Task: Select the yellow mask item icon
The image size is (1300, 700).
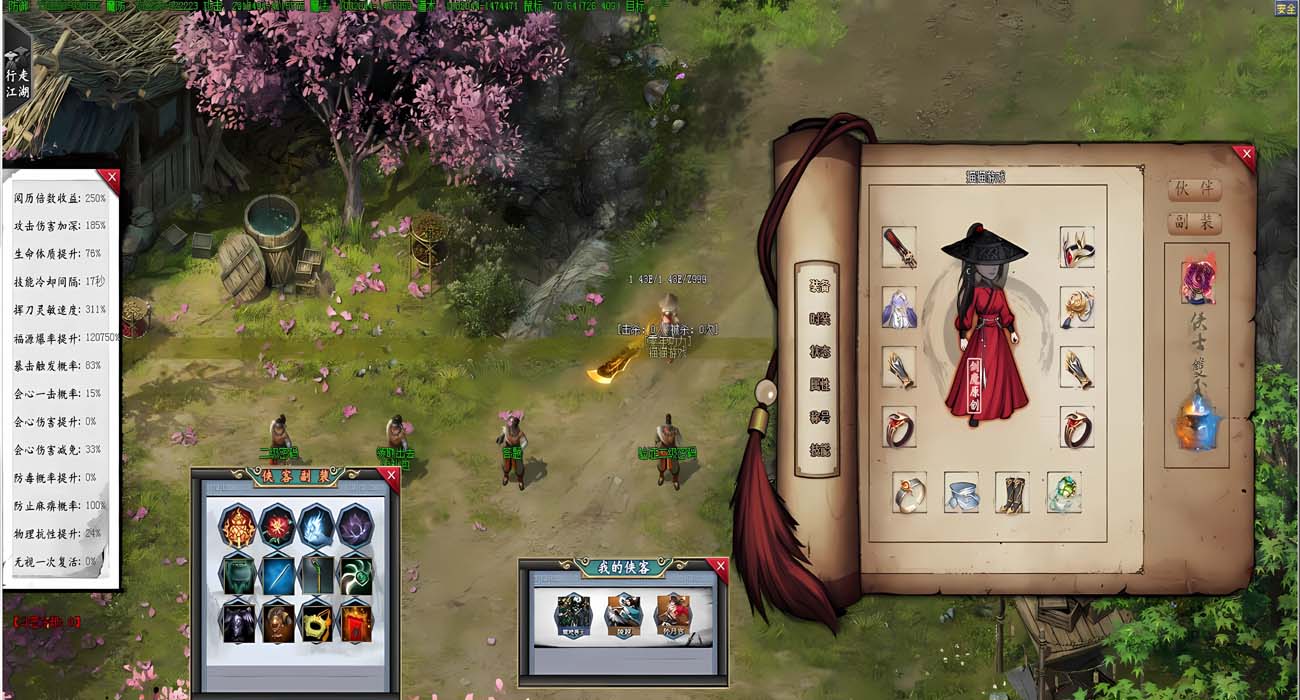Action: [316, 622]
